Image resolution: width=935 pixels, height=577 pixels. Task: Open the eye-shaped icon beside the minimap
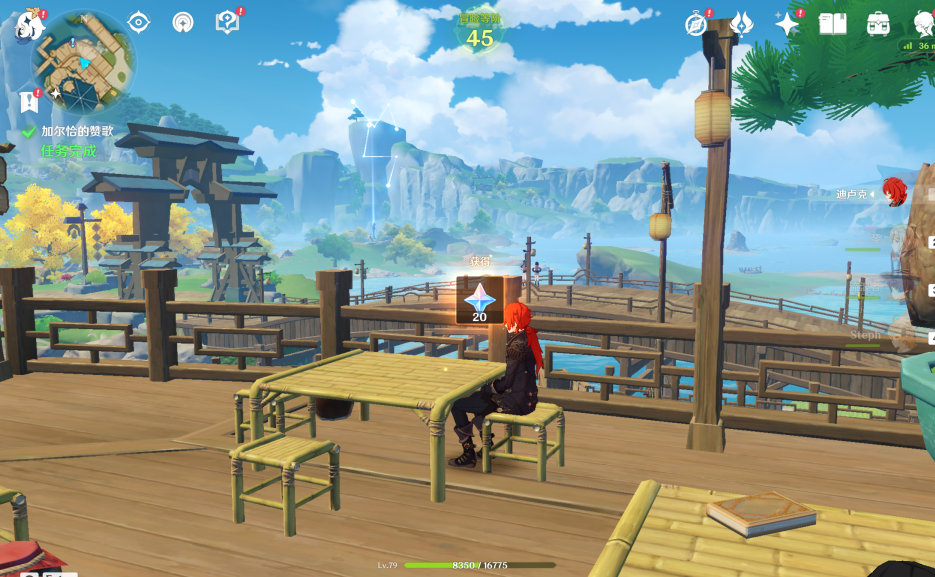(139, 23)
